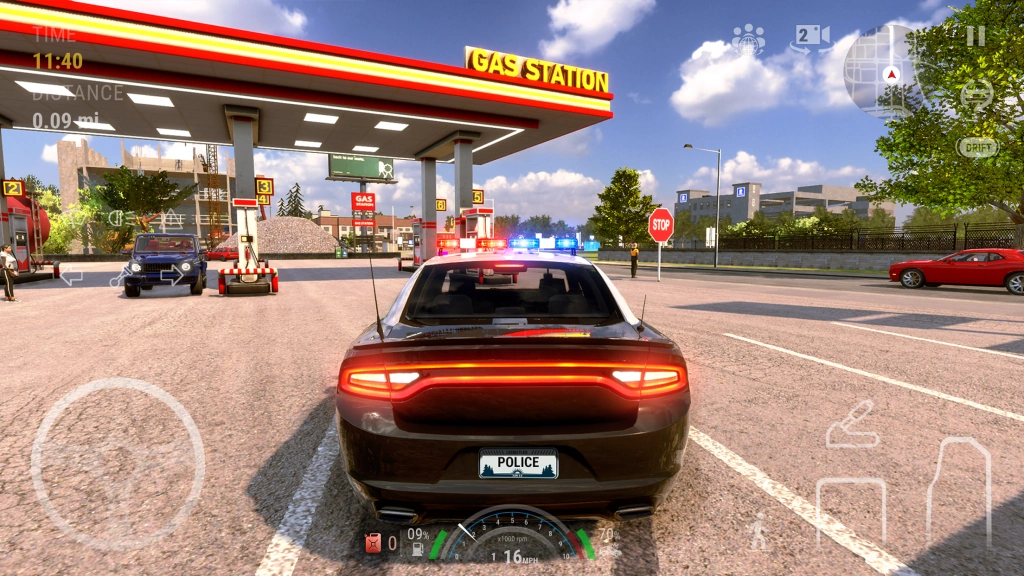Tap the red fuel jerrycan icon
This screenshot has width=1024, height=576.
click(x=372, y=543)
